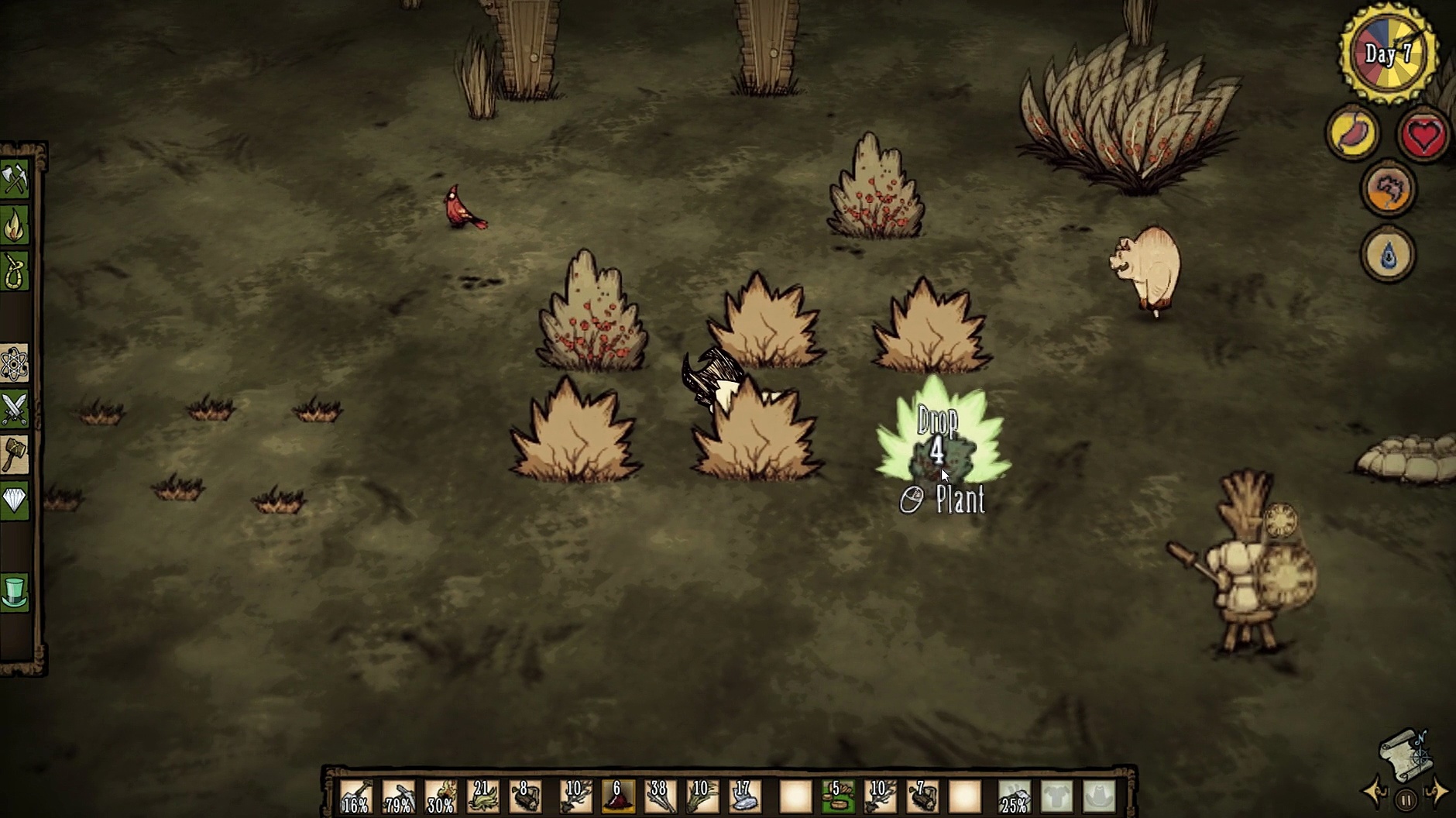Select the stack of 38 twigs
The image size is (1456, 818).
point(659,796)
